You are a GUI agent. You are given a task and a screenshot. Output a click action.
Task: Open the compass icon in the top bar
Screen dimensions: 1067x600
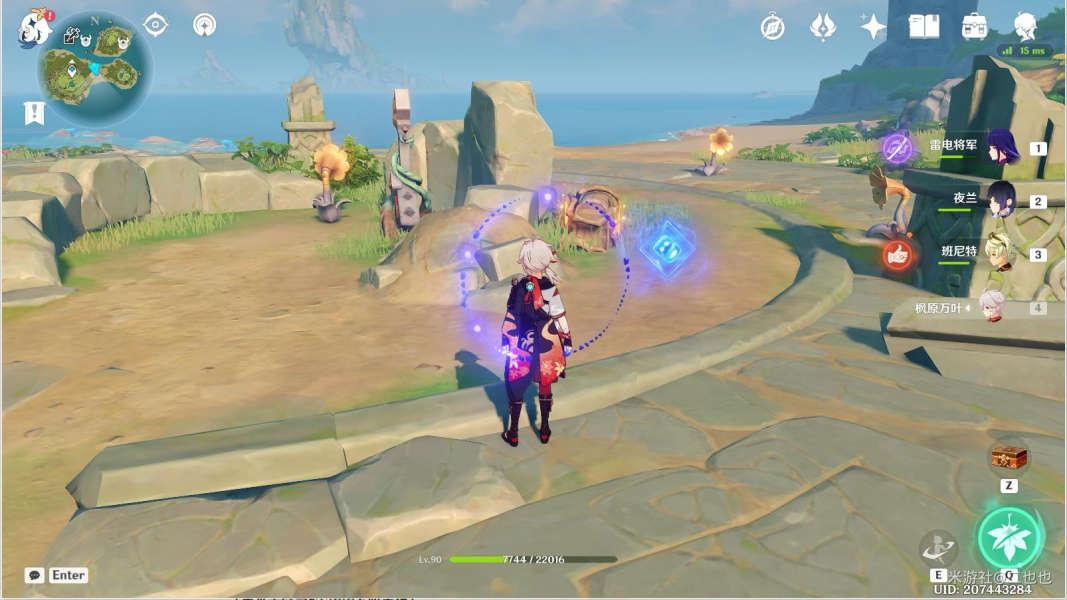[x=772, y=27]
